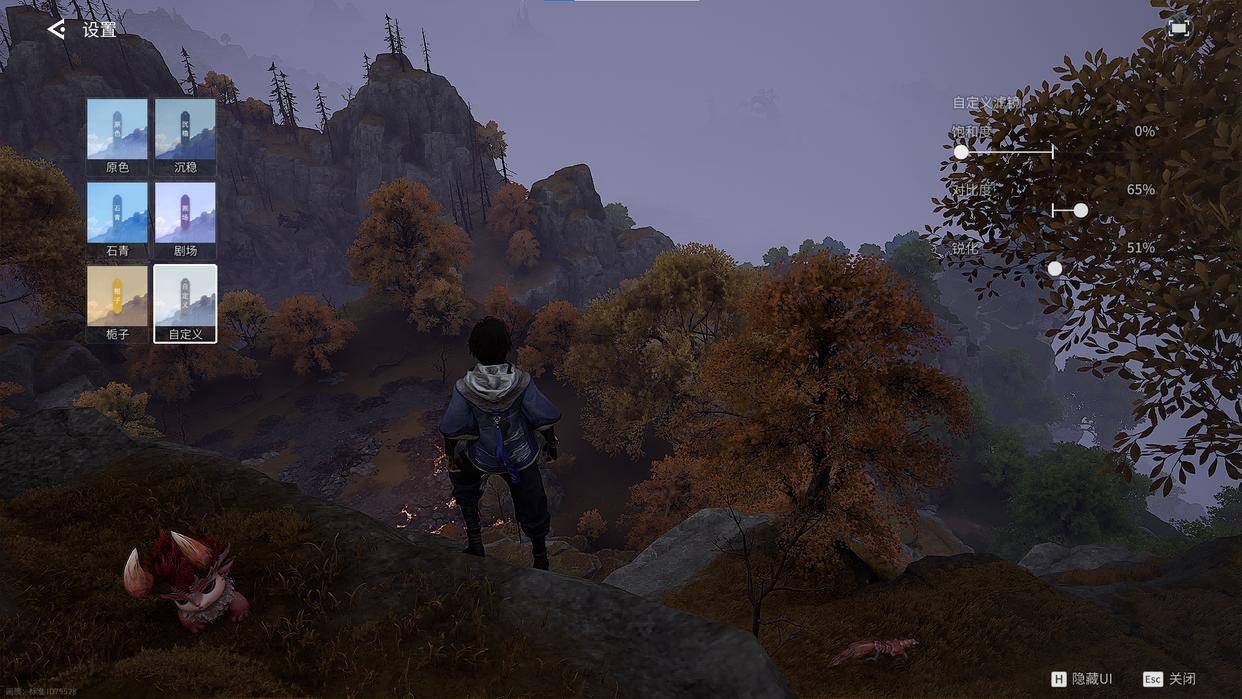1242x699 pixels.
Task: Click the 锐化 sharpening slider handle
Action: (1055, 269)
